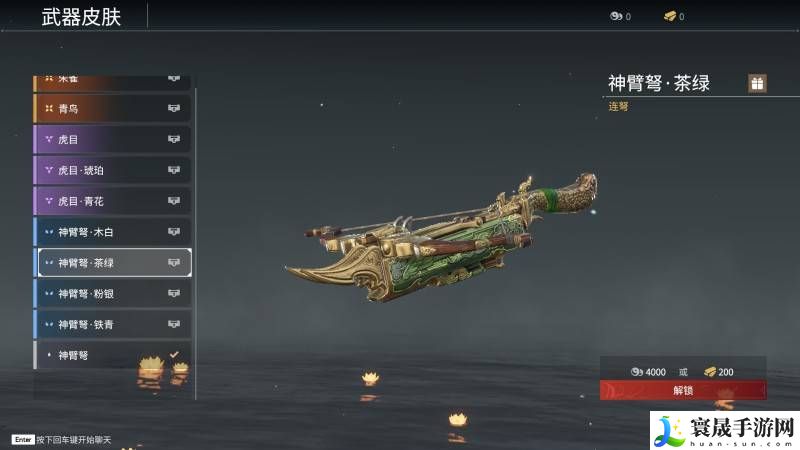800x450 pixels.
Task: Choose the 虎目 skin row
Action: (112, 139)
